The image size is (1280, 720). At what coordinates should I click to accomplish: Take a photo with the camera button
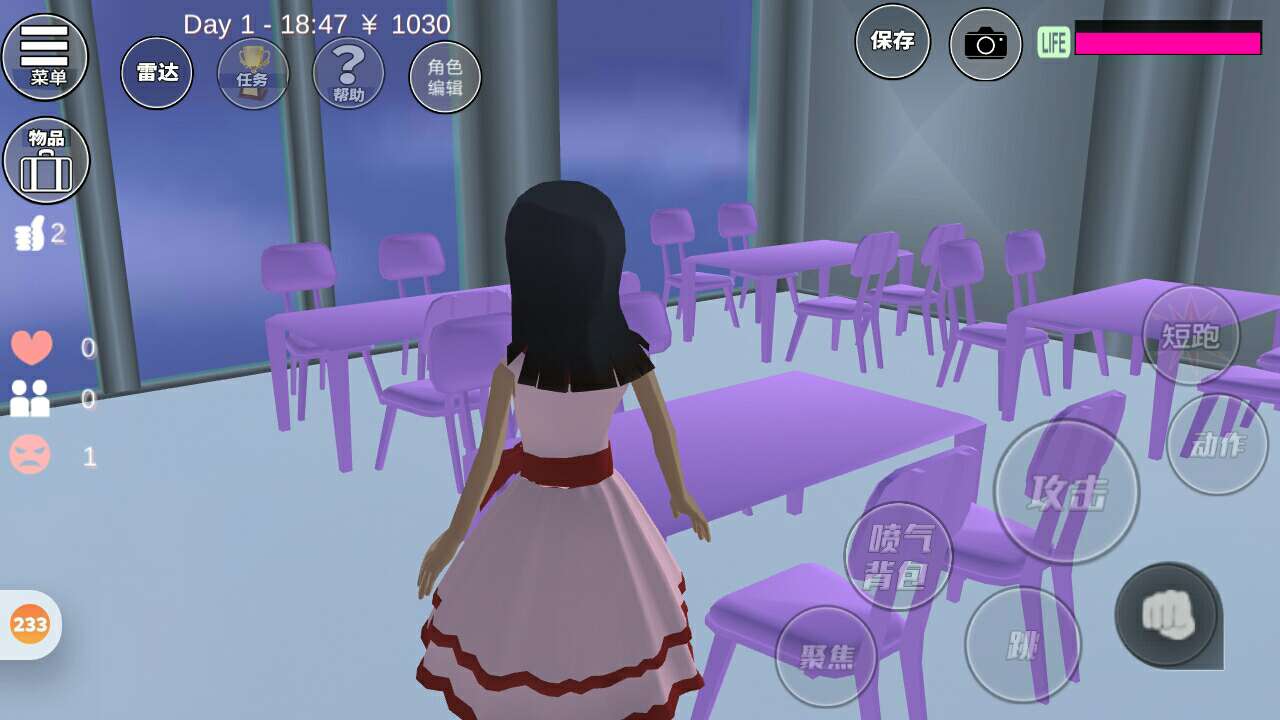click(985, 44)
